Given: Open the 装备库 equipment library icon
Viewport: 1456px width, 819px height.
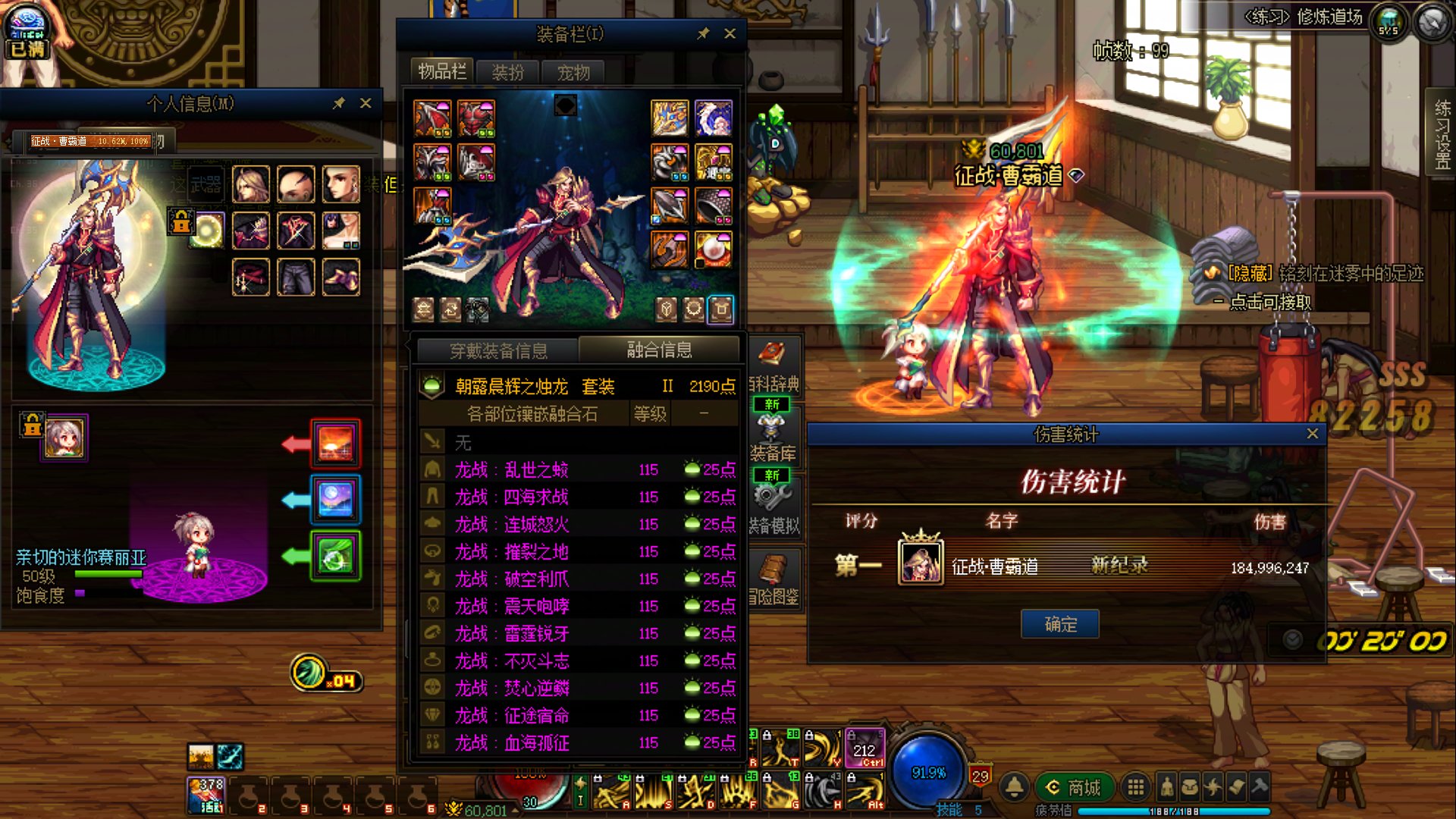Looking at the screenshot, I should coord(771,428).
